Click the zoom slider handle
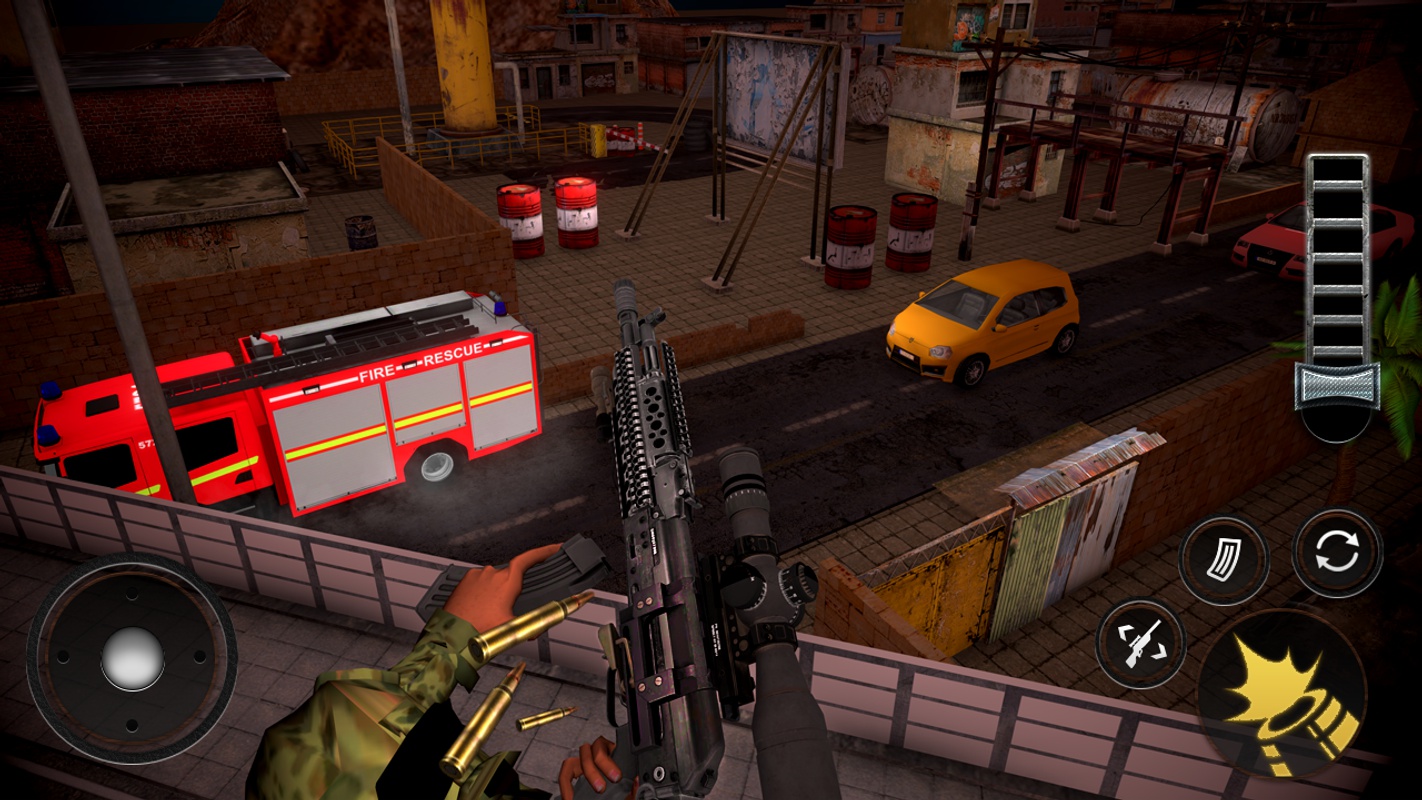1422x800 pixels. click(1337, 385)
